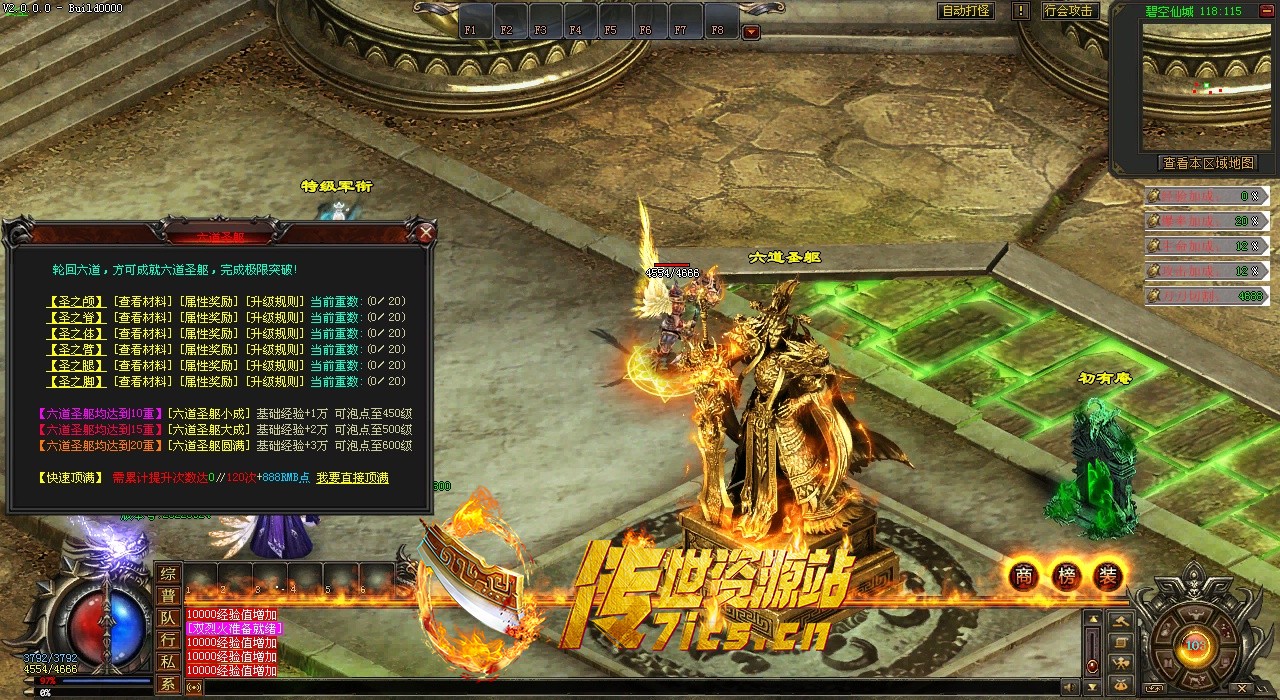Select the 圣之颅 upgrade link
The image size is (1280, 700).
[76, 301]
